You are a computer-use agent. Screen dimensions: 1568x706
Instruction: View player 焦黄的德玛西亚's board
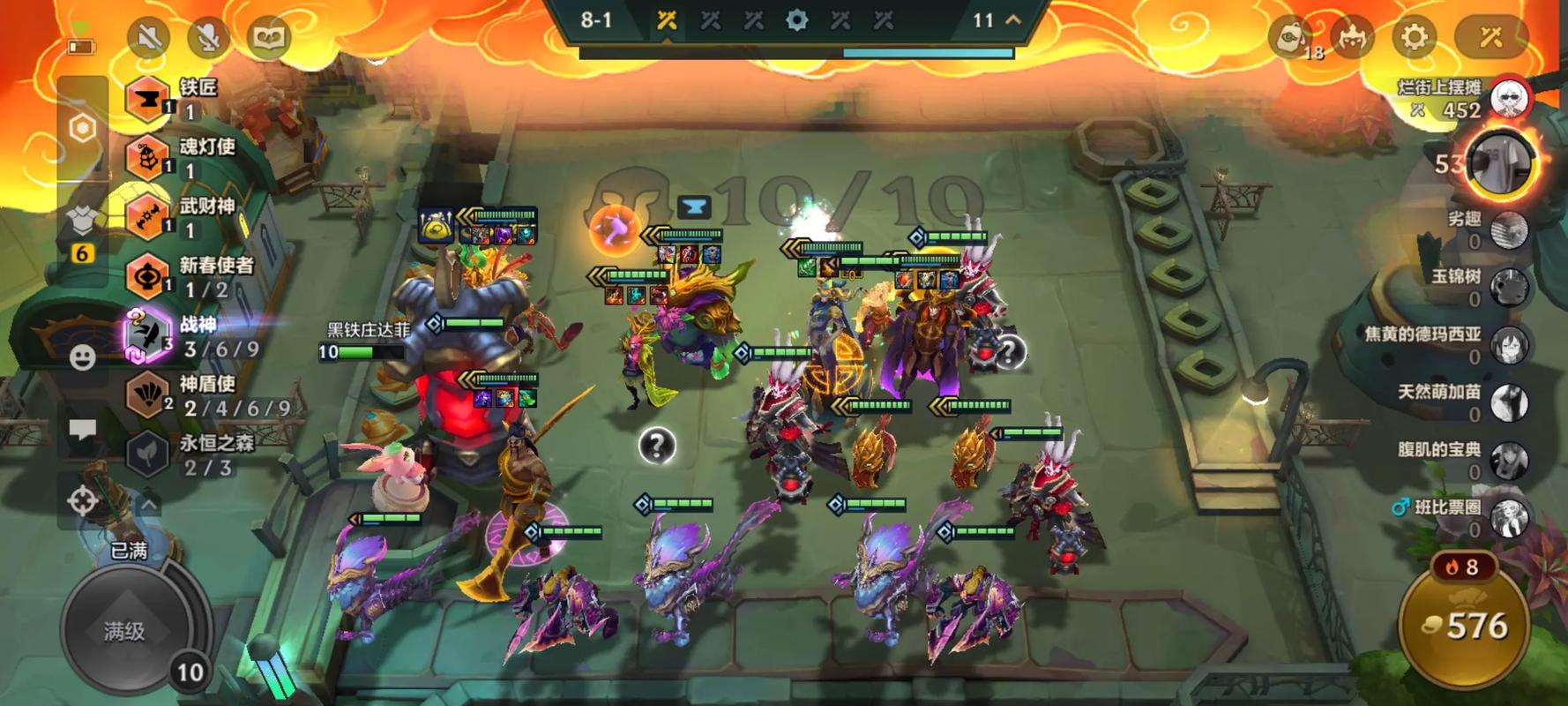1509,344
